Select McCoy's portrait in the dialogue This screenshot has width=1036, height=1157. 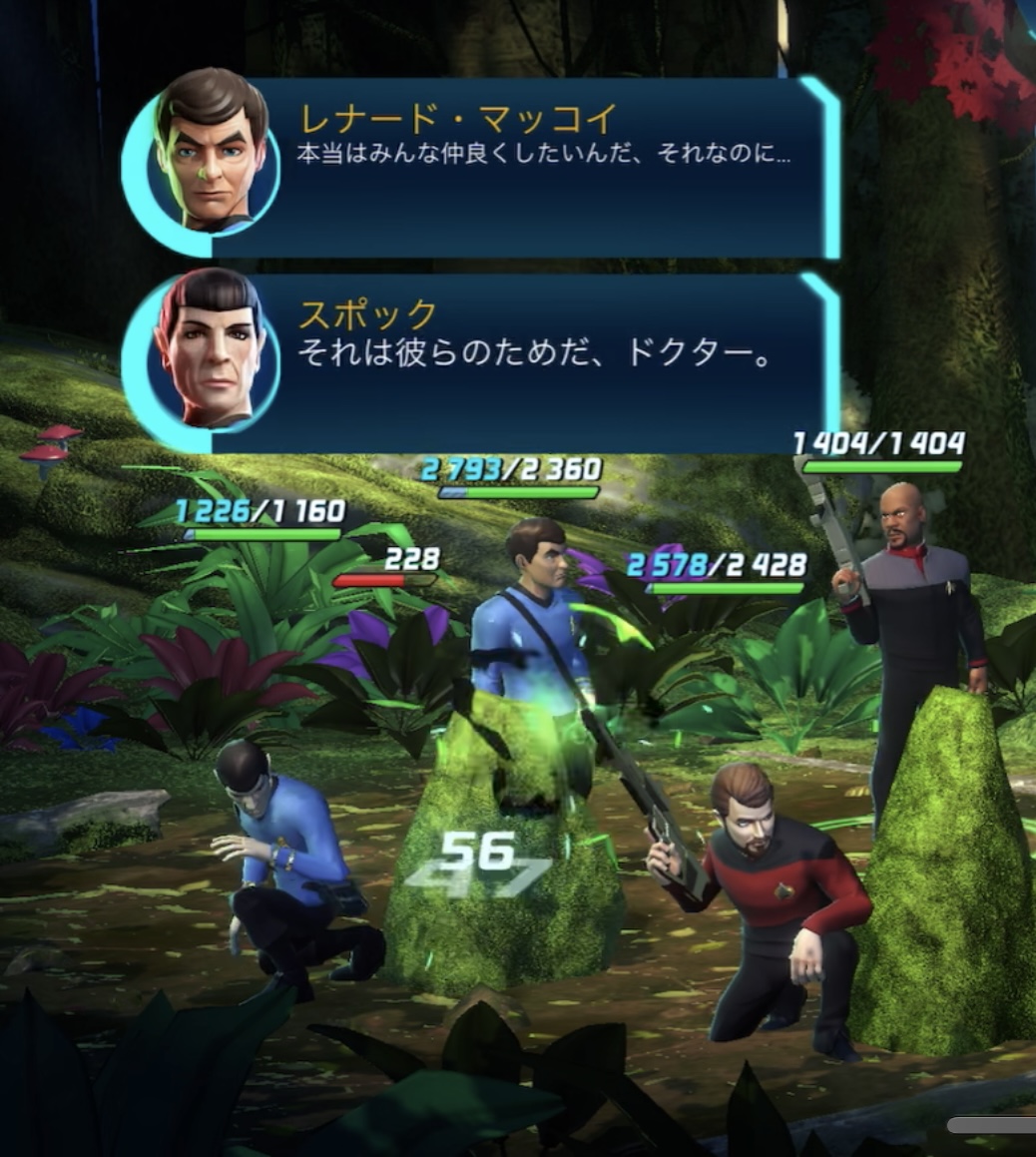point(211,152)
